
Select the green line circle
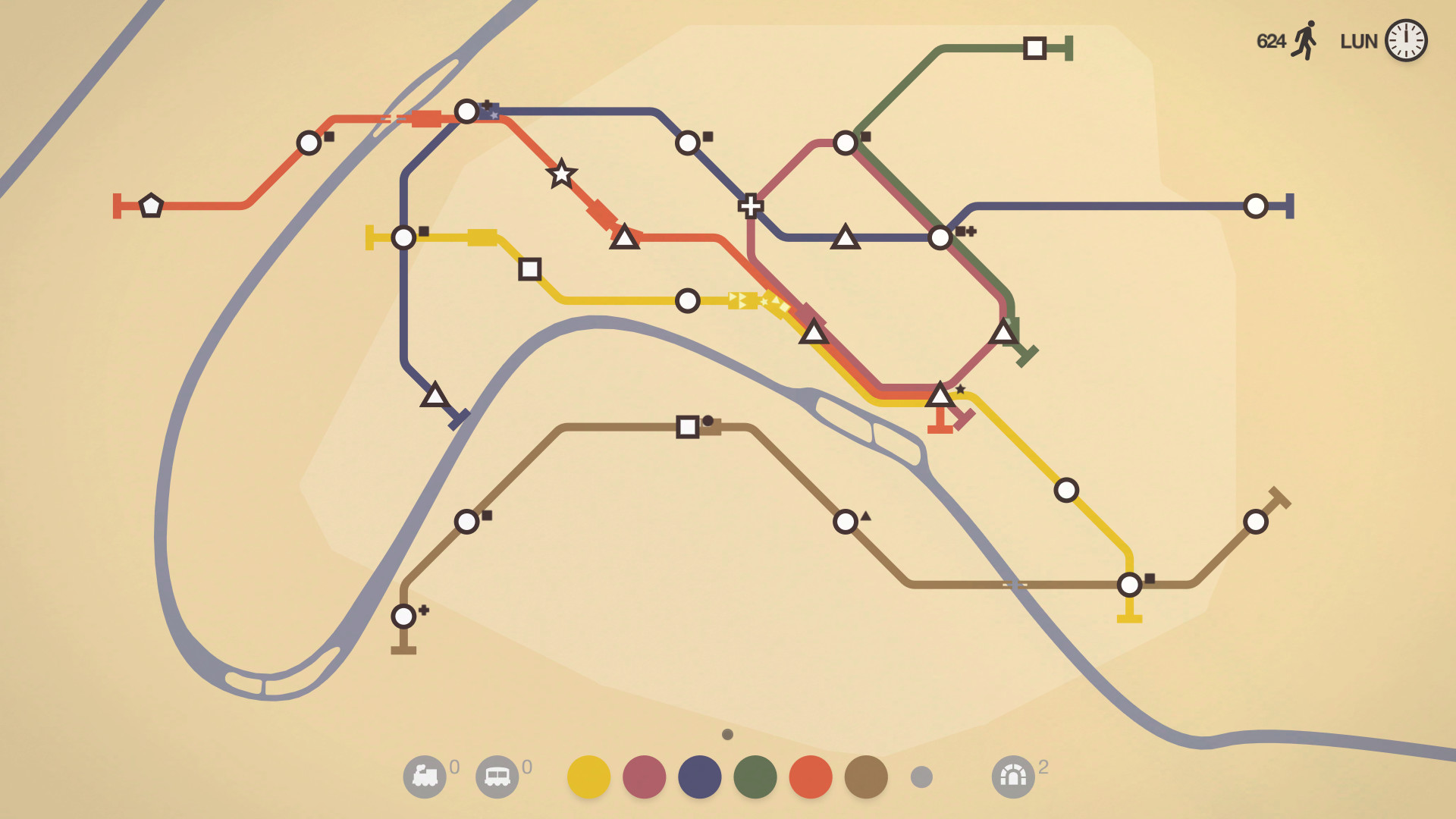pyautogui.click(x=755, y=777)
